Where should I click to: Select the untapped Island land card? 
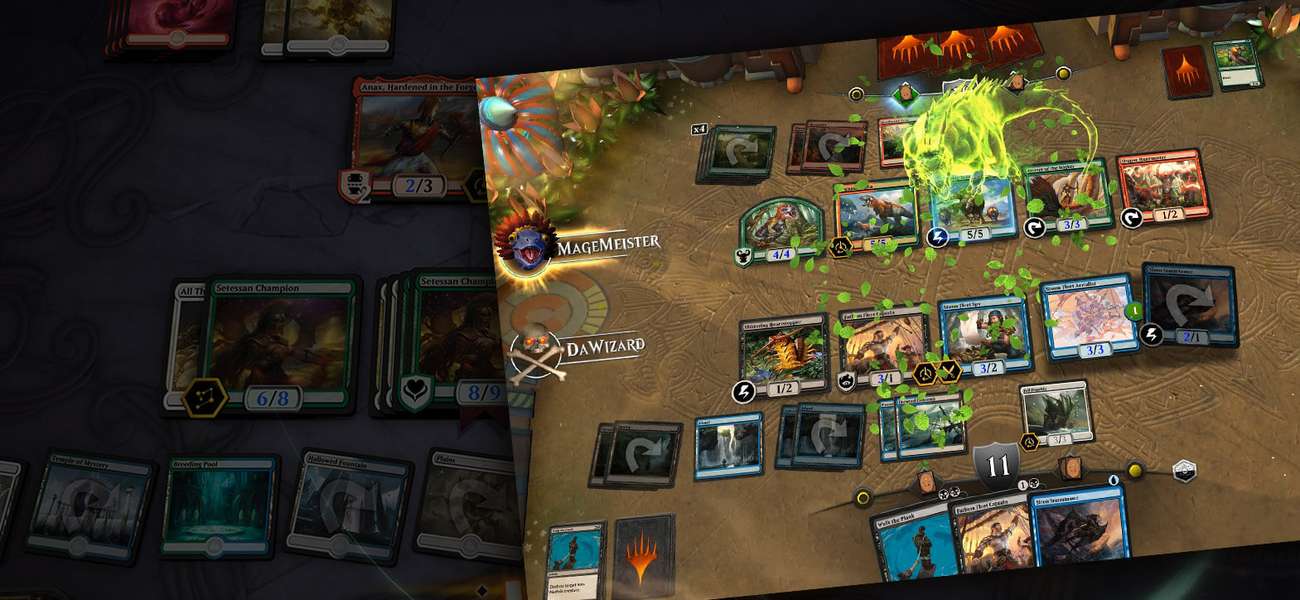coord(727,445)
